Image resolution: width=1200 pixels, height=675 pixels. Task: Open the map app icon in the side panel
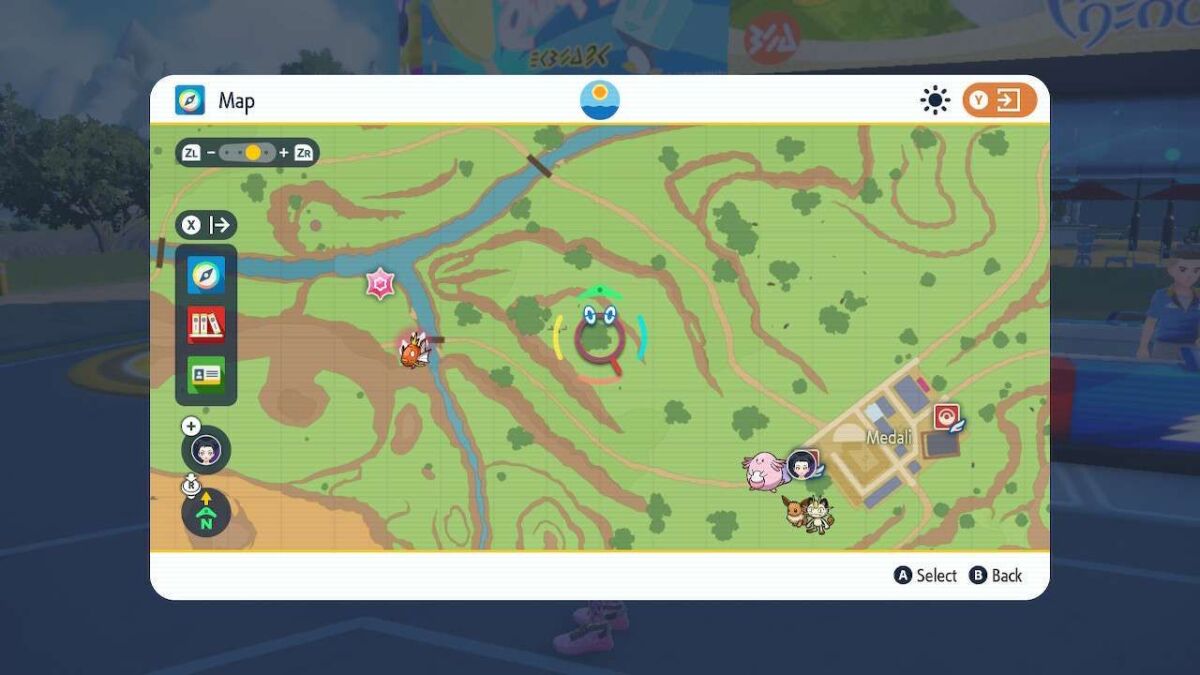(206, 275)
